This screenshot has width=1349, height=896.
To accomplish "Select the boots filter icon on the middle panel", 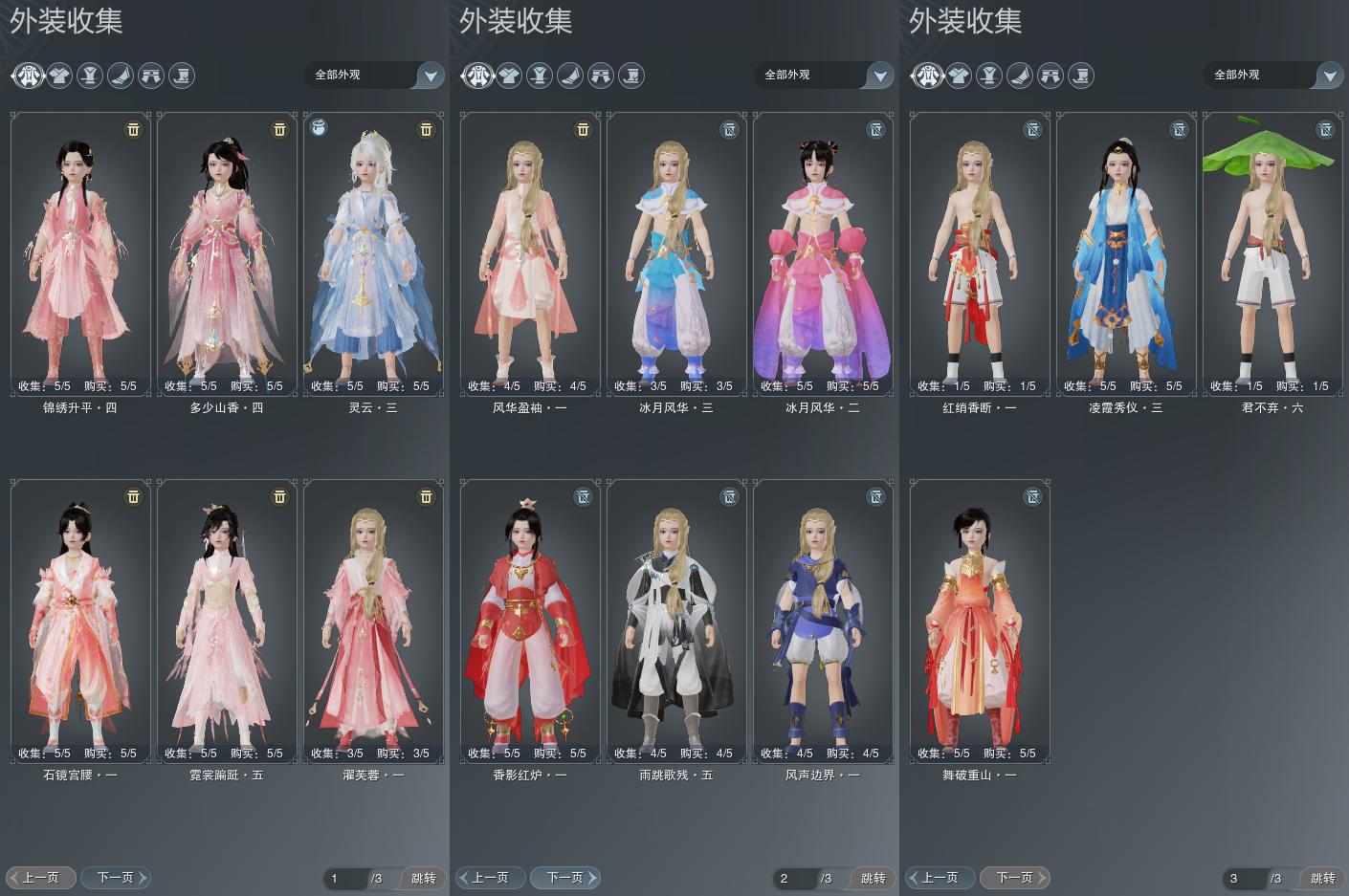I will point(631,76).
